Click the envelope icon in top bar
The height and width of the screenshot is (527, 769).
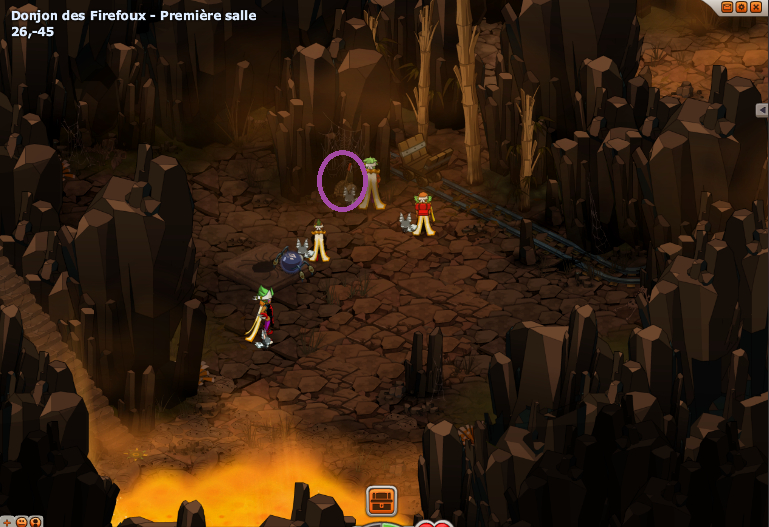click(x=727, y=7)
